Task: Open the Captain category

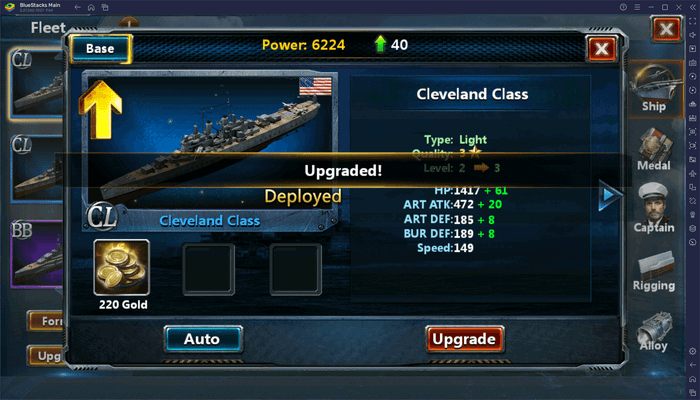Action: pyautogui.click(x=654, y=208)
